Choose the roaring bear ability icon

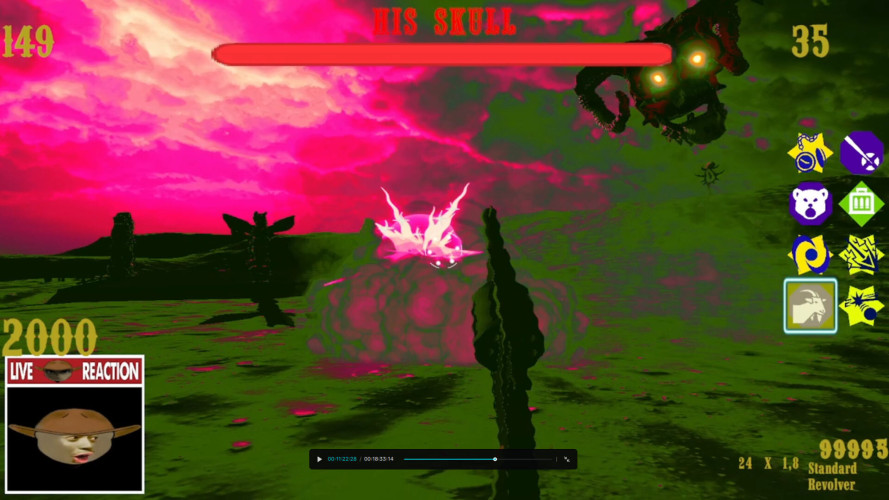[x=810, y=205]
